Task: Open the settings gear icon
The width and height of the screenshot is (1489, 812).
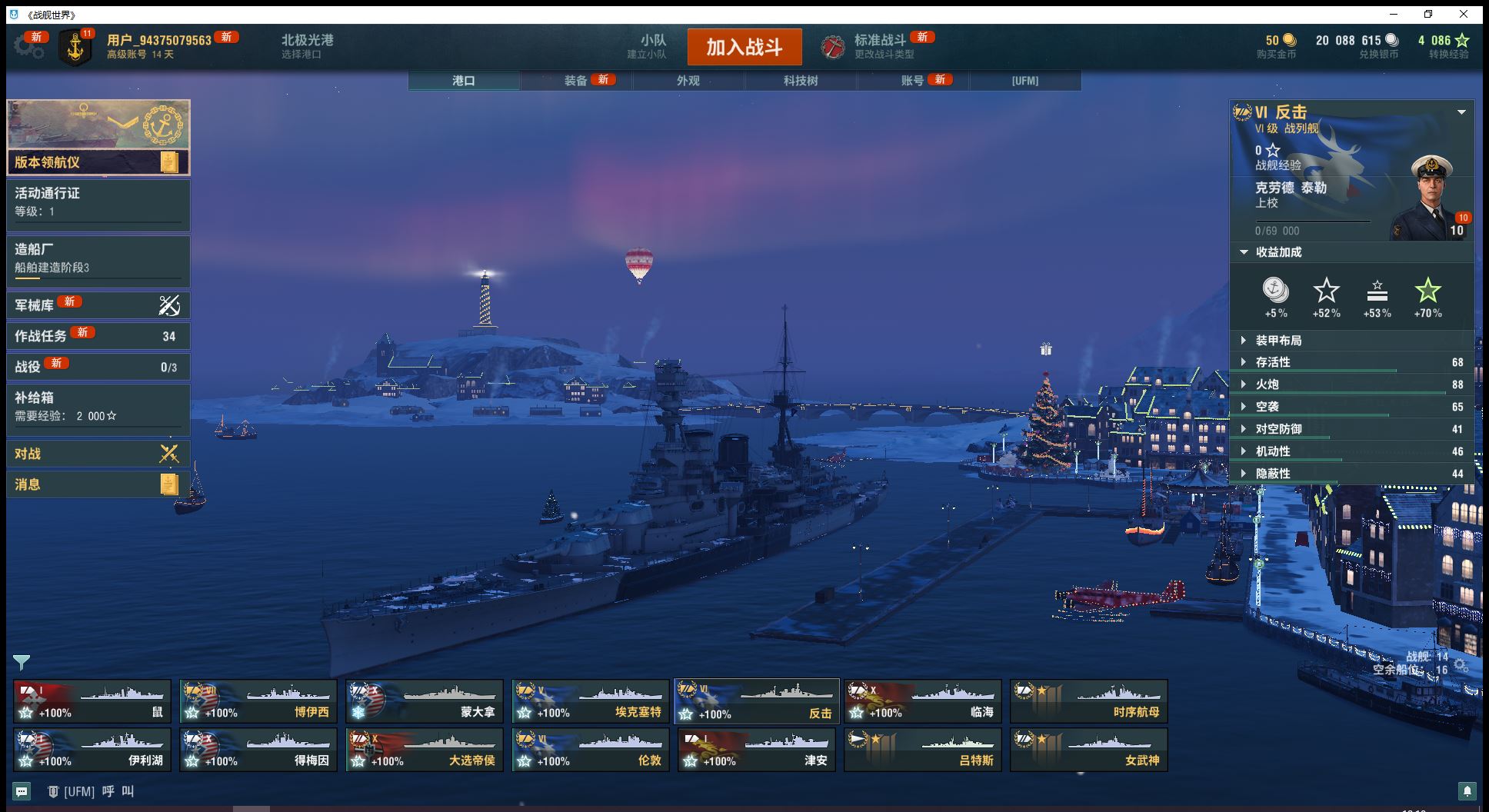Action: pyautogui.click(x=28, y=47)
